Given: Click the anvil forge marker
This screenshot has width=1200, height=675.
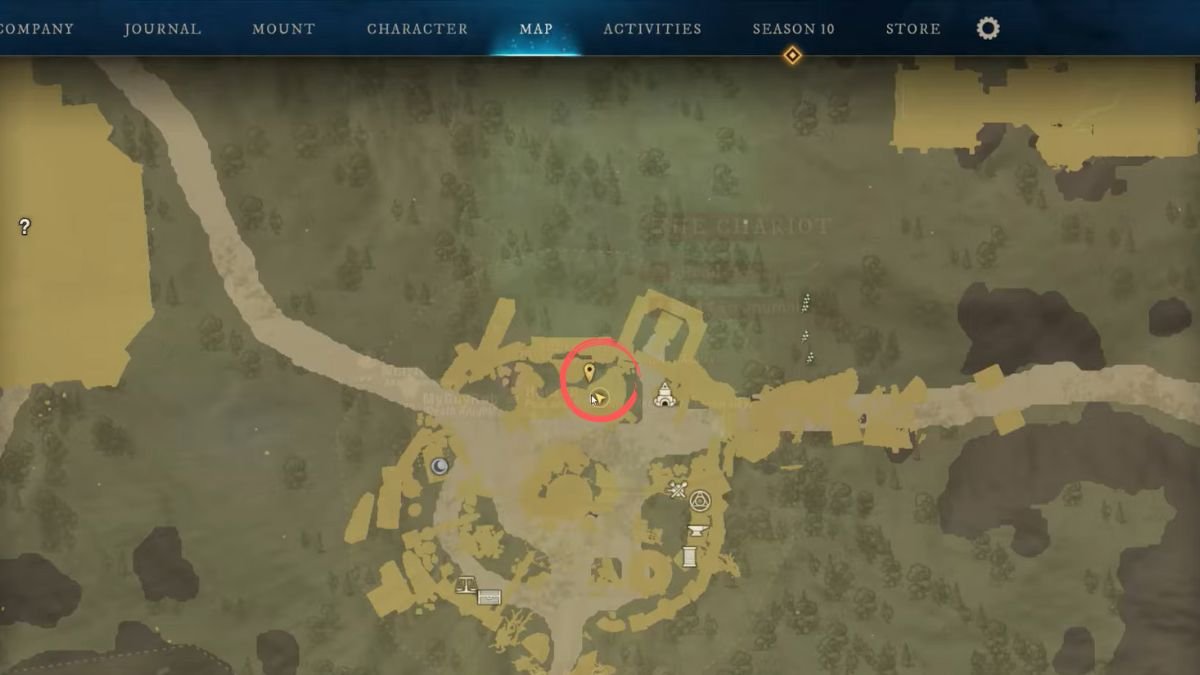Looking at the screenshot, I should 697,530.
